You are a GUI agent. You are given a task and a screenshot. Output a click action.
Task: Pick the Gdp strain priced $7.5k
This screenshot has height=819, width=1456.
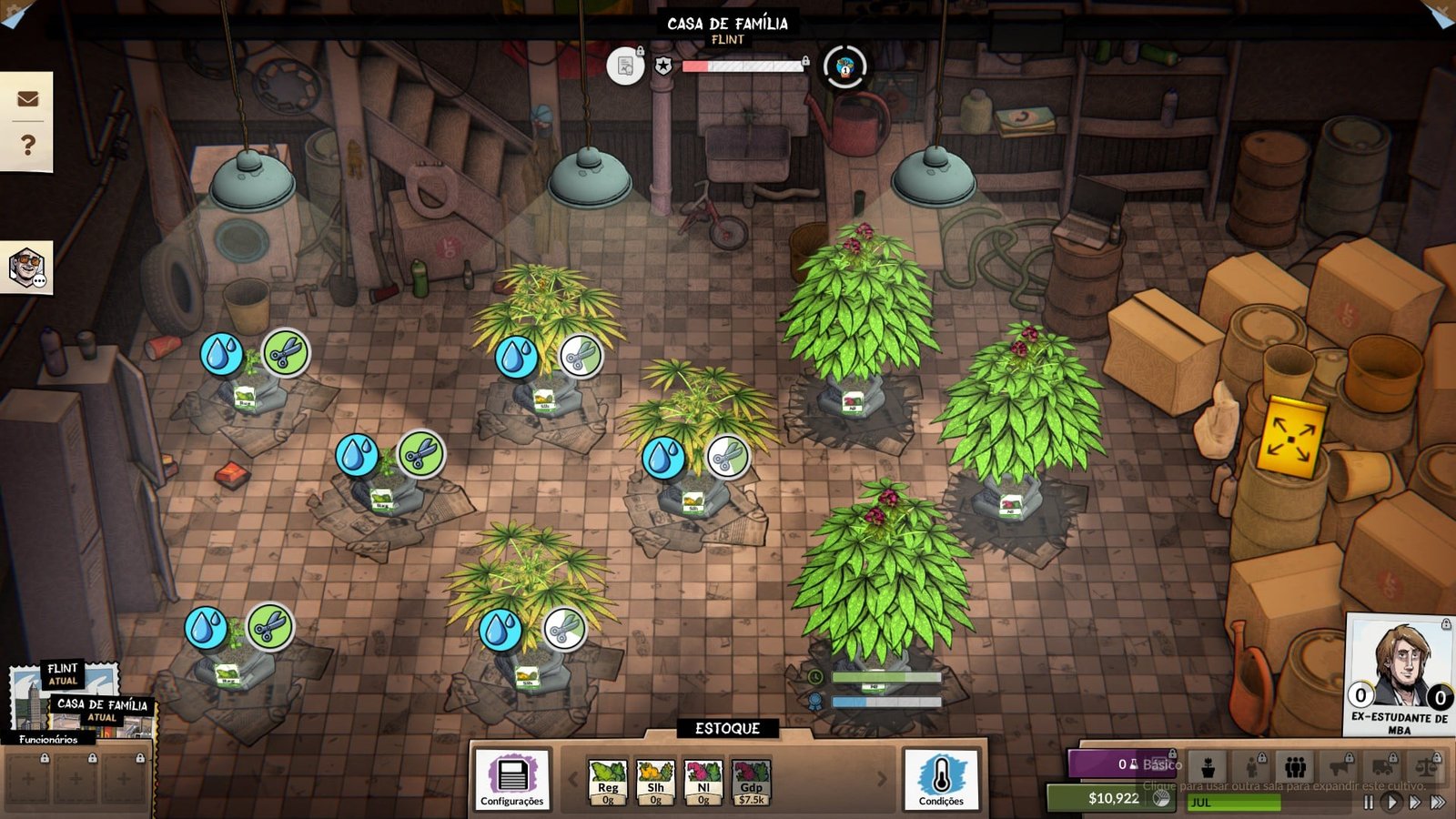751,782
